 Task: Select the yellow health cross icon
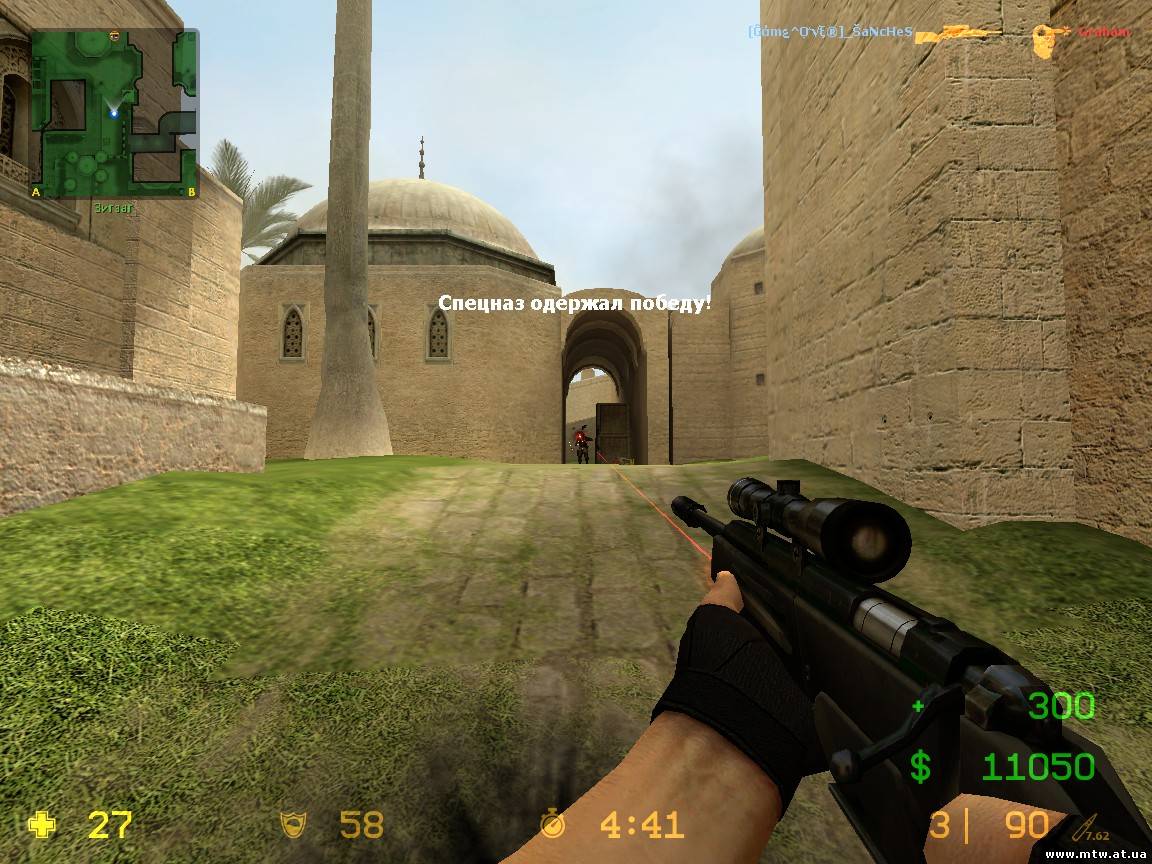tap(42, 825)
